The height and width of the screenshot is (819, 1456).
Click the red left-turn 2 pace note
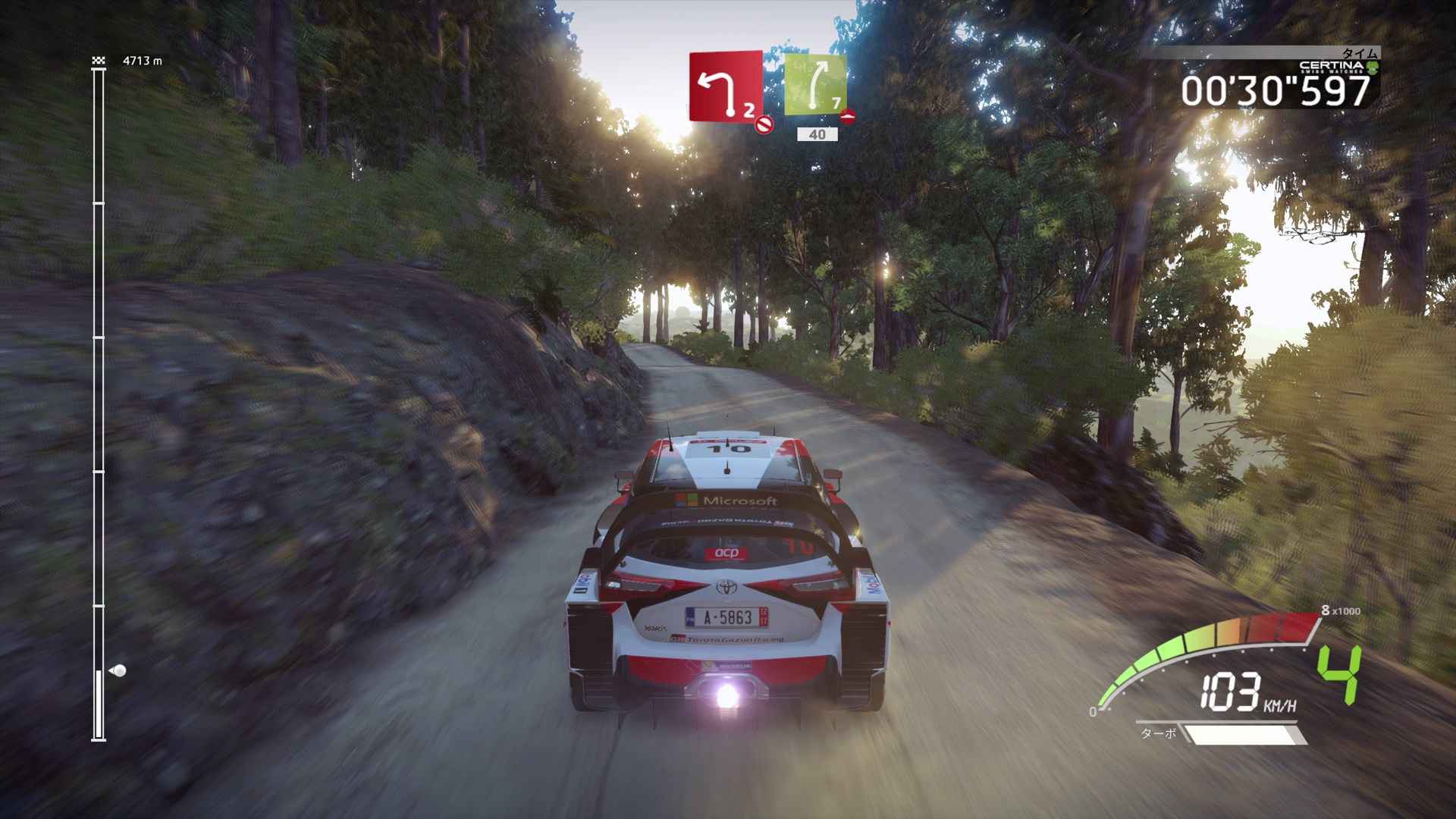click(726, 86)
